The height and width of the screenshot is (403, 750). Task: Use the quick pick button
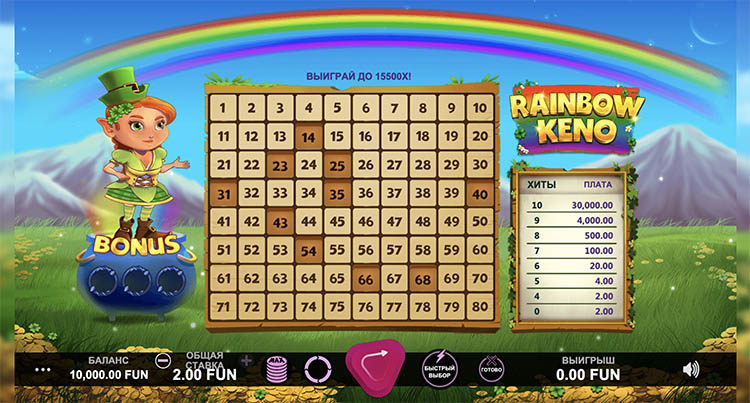coord(438,368)
